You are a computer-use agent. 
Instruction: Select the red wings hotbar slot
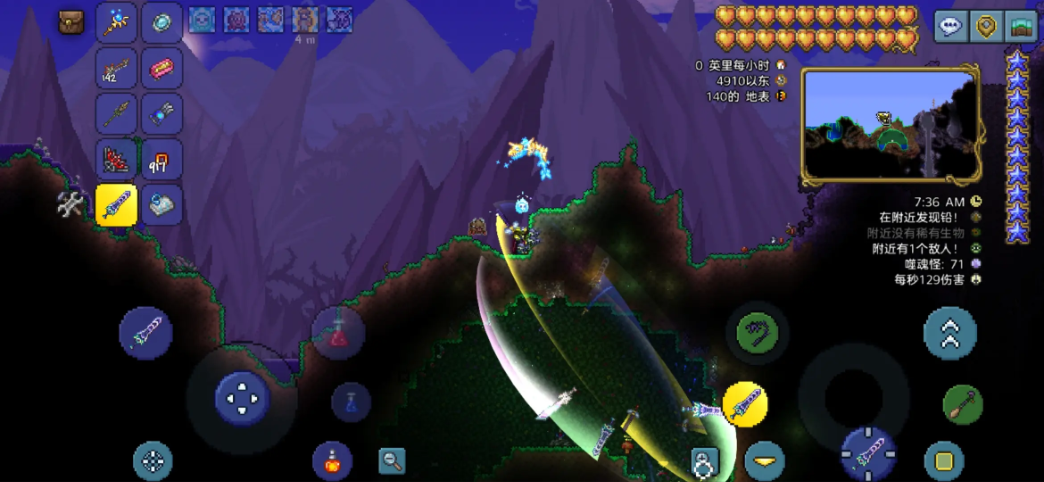point(116,159)
